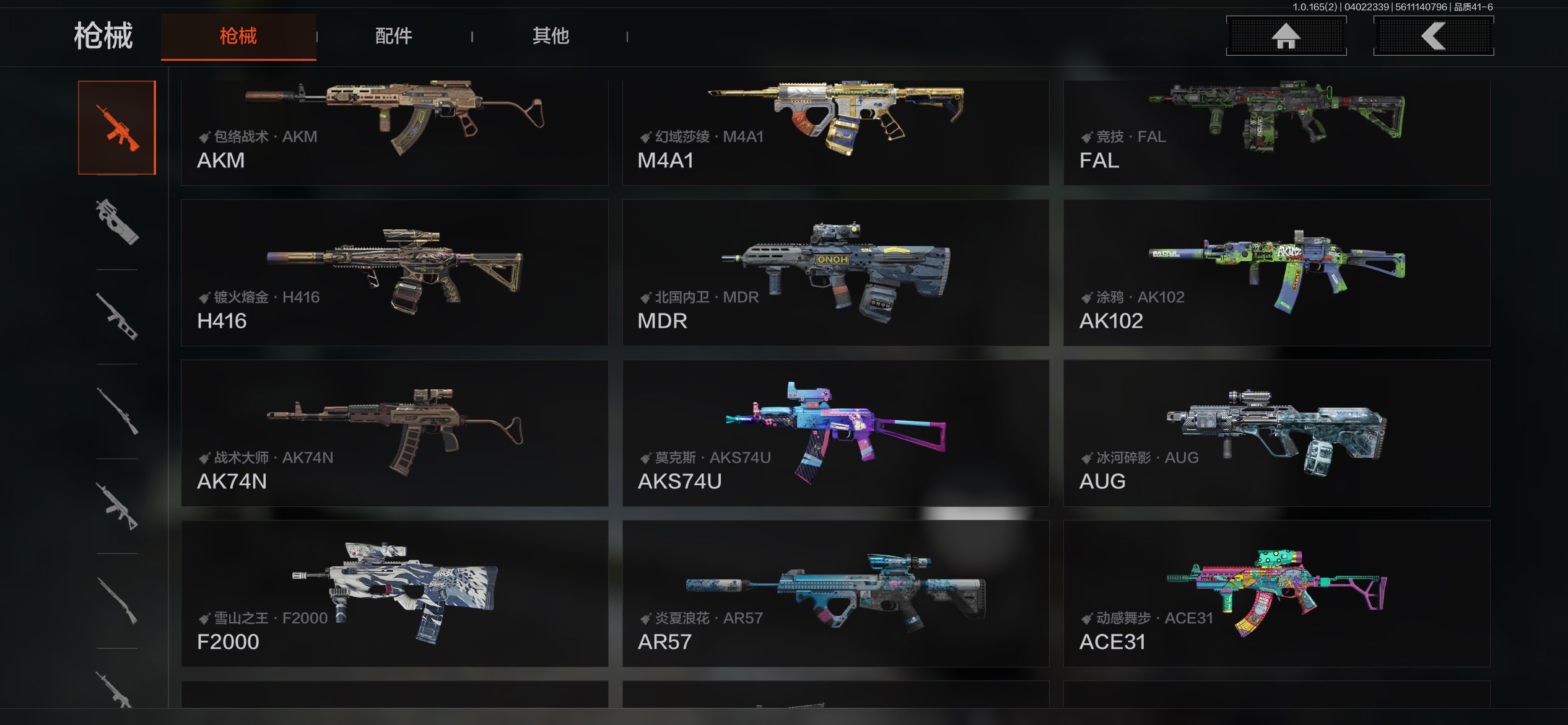Go to the home screen
This screenshot has width=1568, height=725.
click(1286, 36)
